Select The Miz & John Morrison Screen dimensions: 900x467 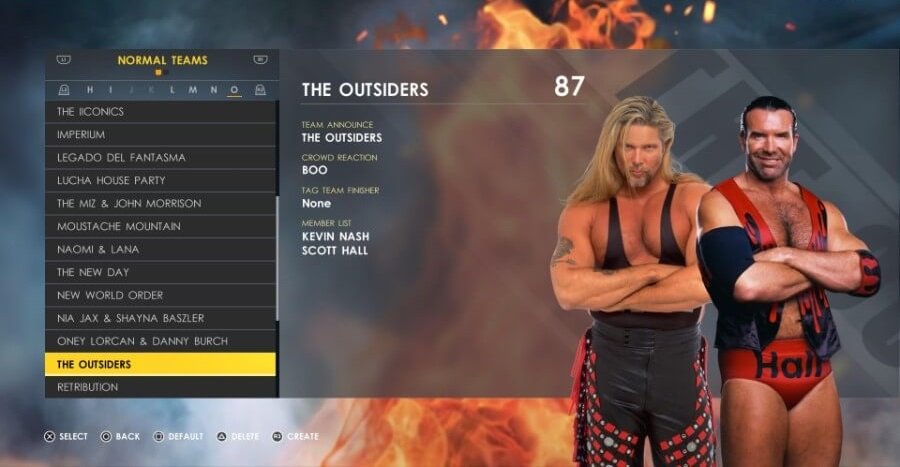click(x=160, y=204)
